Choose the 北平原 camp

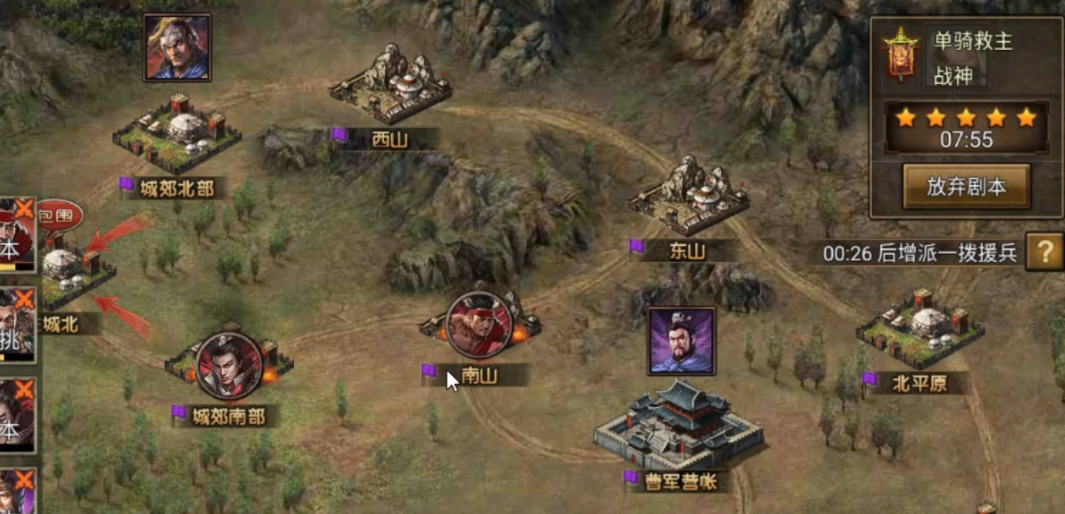pos(920,327)
